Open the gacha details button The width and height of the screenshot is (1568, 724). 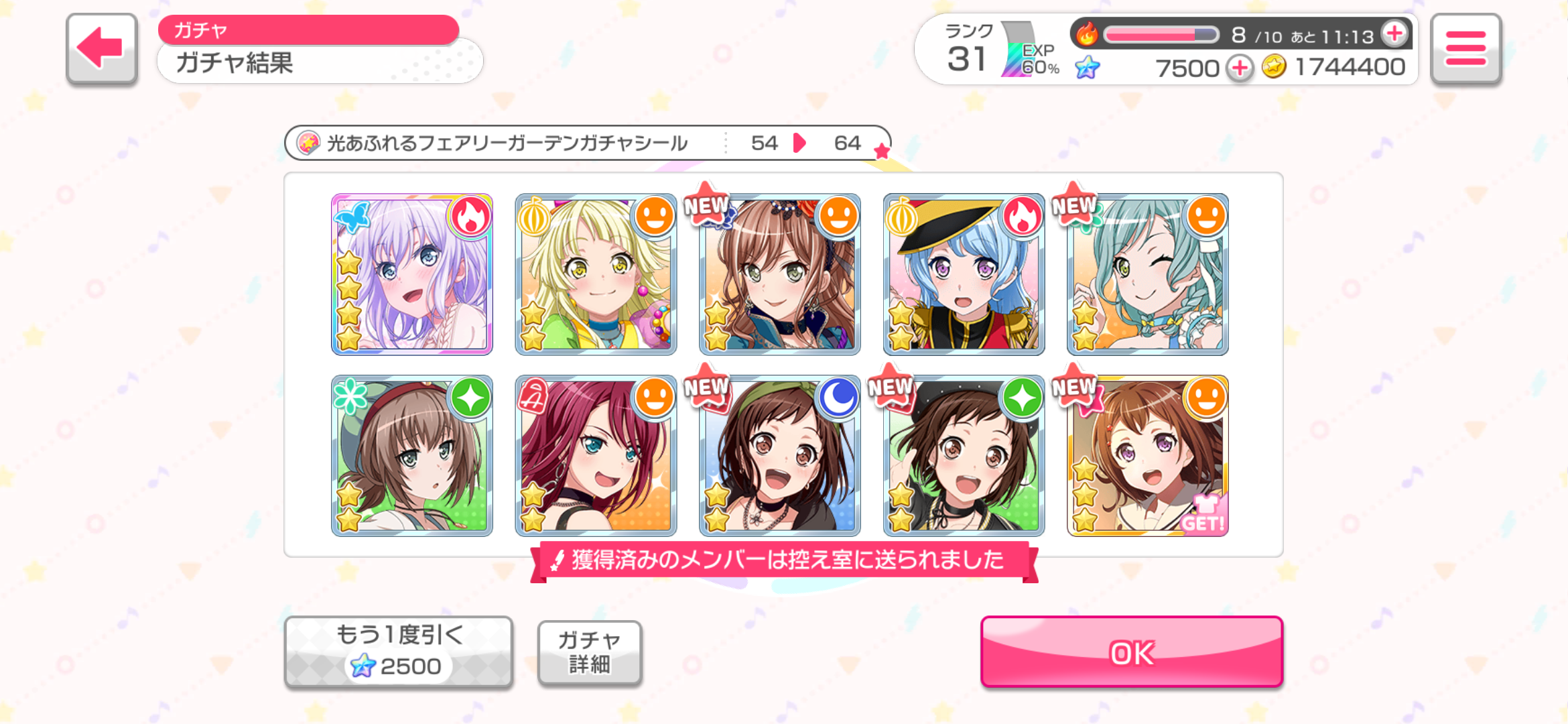(x=590, y=652)
